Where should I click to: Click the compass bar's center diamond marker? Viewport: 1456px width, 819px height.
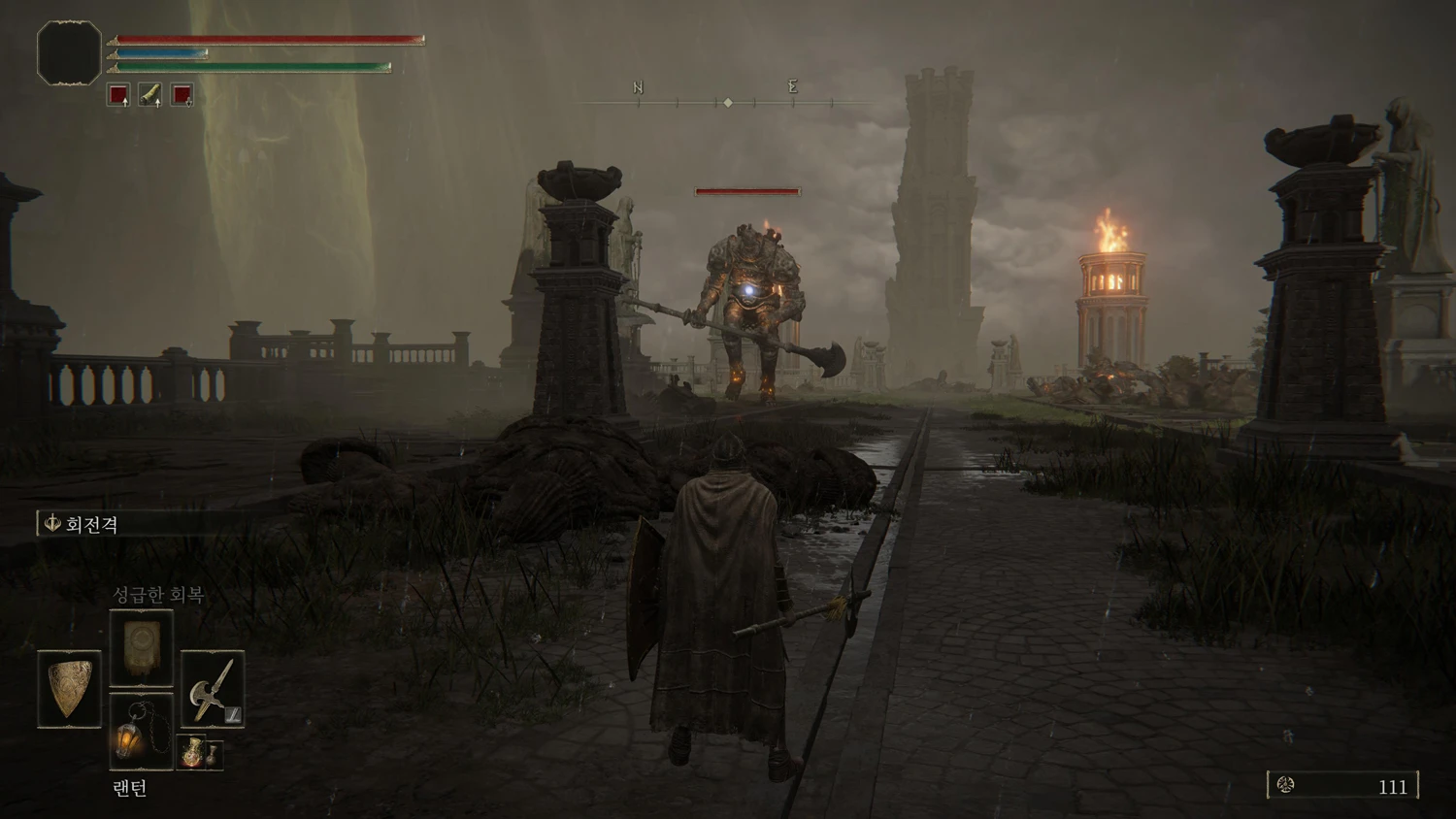[x=728, y=102]
